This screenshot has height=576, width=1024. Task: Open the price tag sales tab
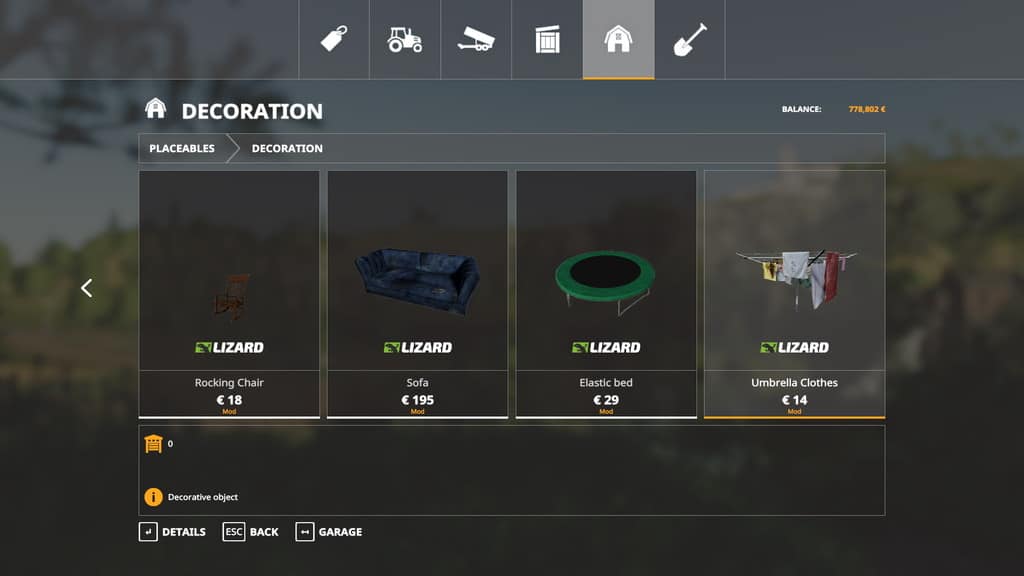(x=334, y=39)
